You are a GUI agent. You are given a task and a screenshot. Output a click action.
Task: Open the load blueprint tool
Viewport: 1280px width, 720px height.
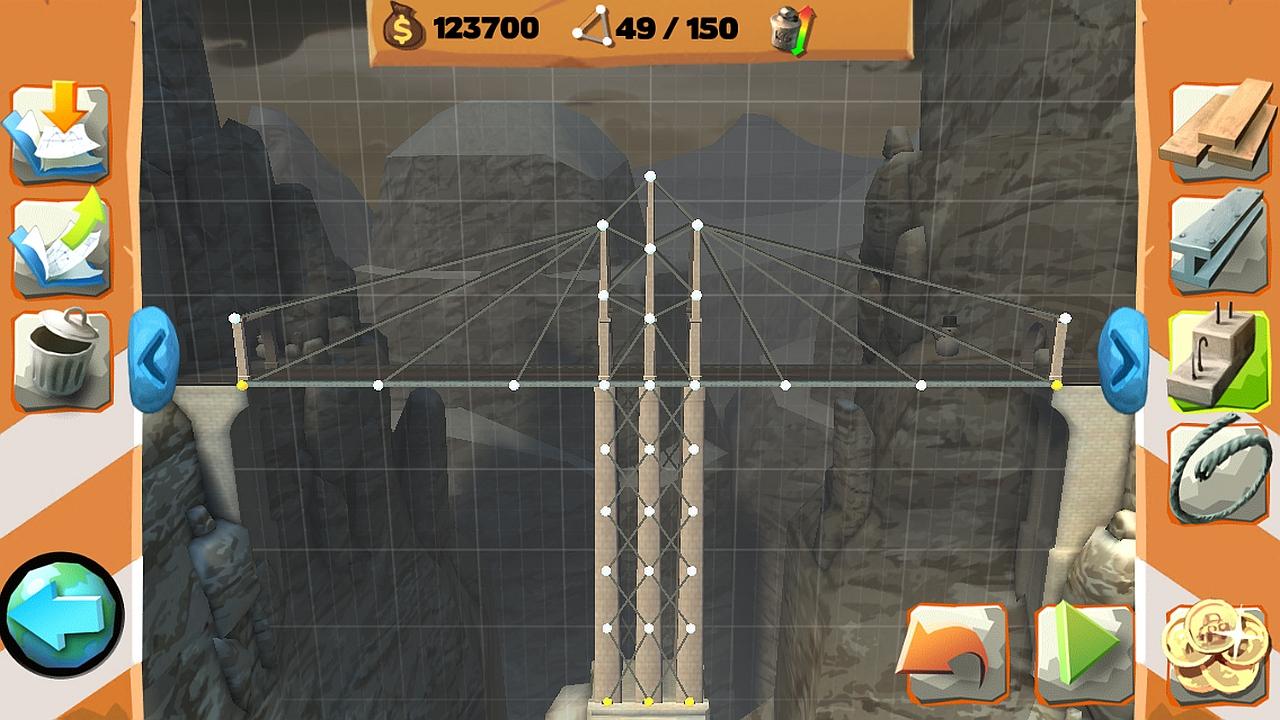tap(60, 131)
